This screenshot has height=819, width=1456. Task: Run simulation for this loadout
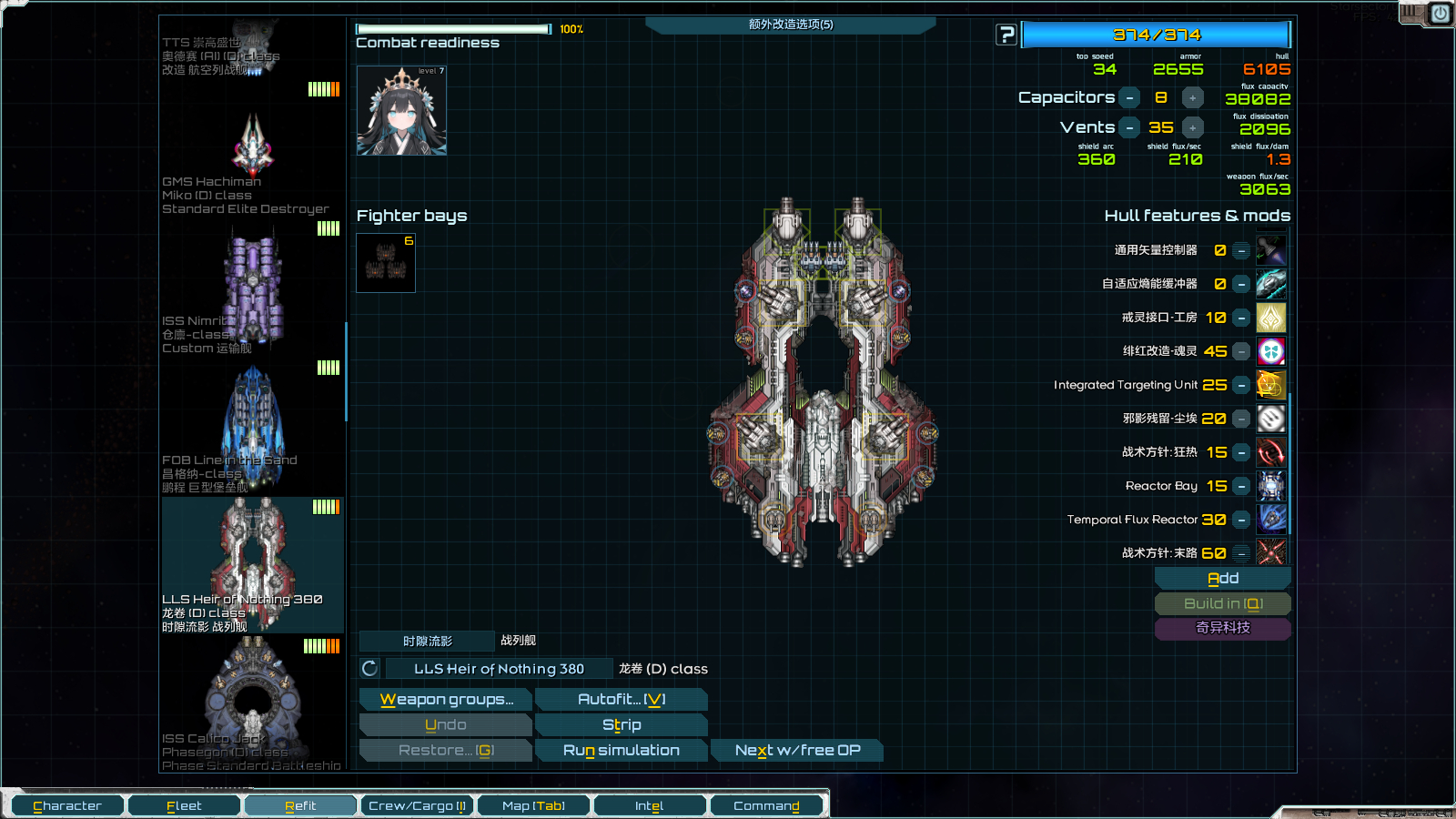coord(621,750)
